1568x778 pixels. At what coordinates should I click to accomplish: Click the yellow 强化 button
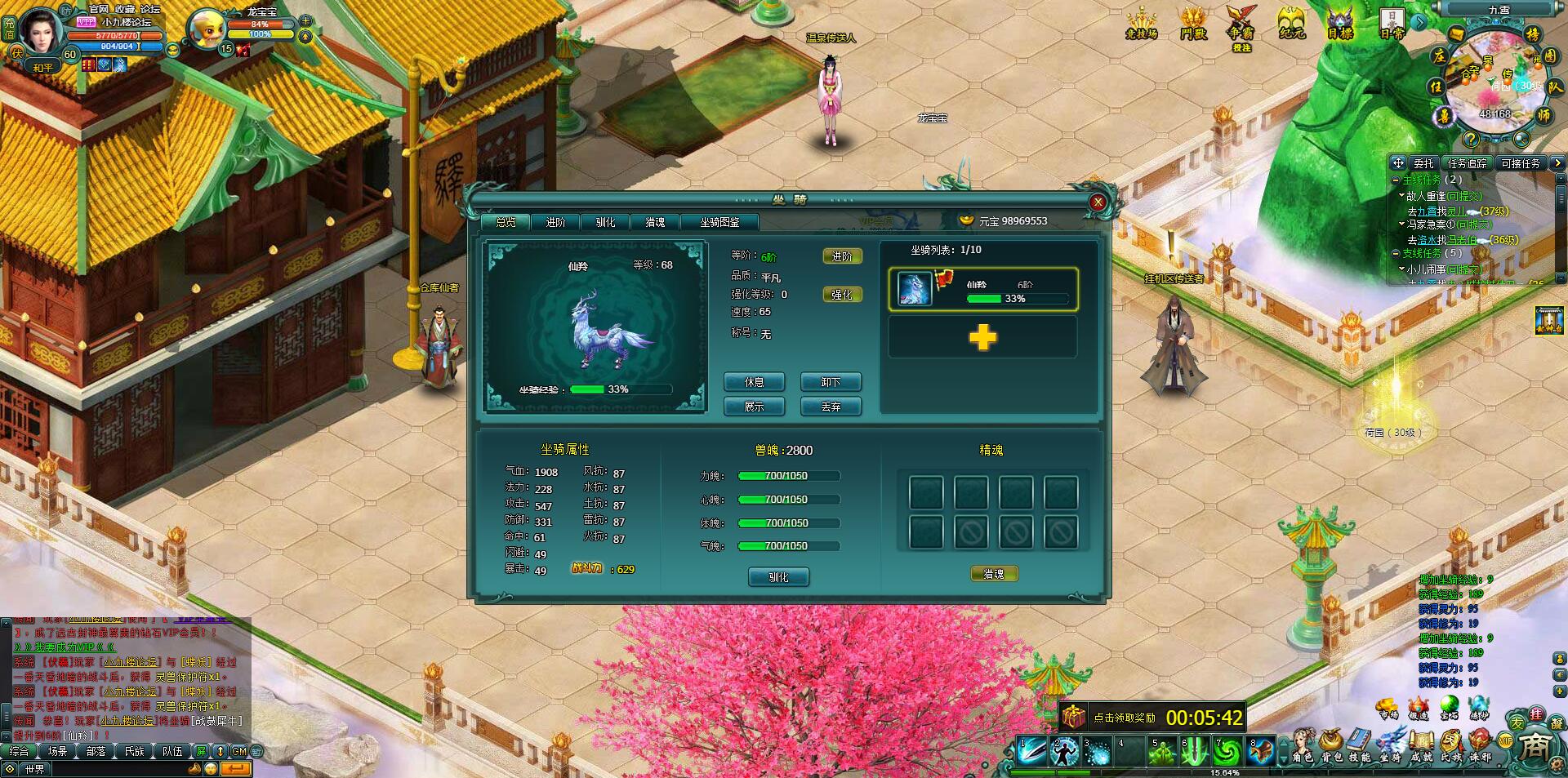(x=841, y=295)
